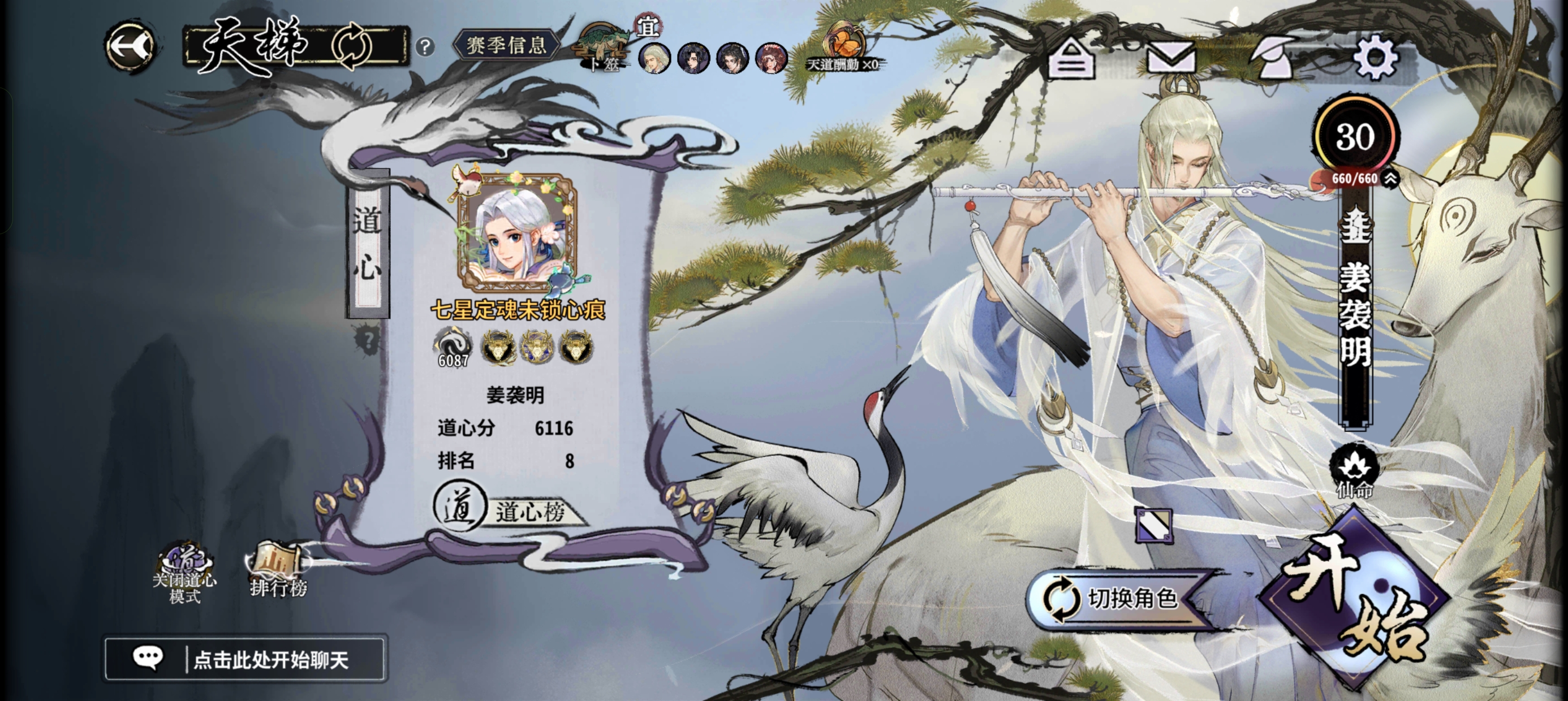This screenshot has width=1568, height=701.
Task: Open 赛季信息 season info
Action: 505,45
